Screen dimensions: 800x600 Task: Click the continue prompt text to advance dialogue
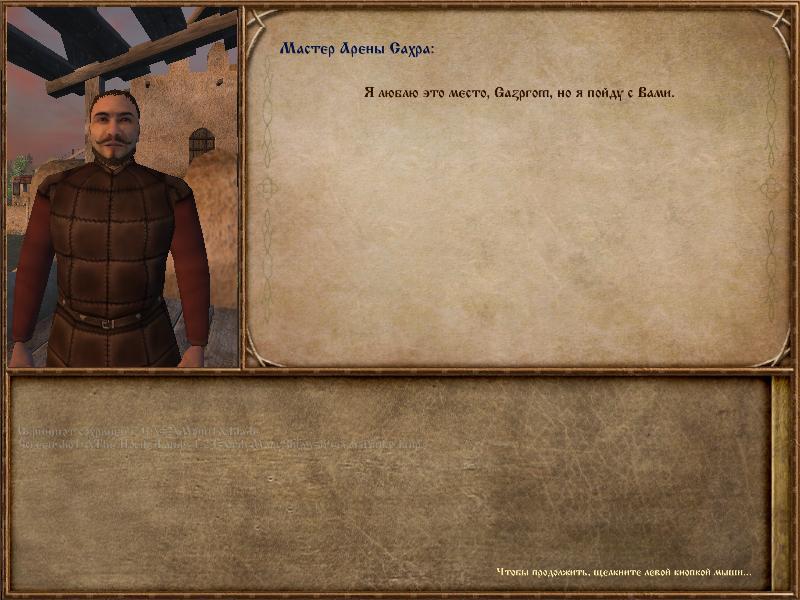[623, 573]
